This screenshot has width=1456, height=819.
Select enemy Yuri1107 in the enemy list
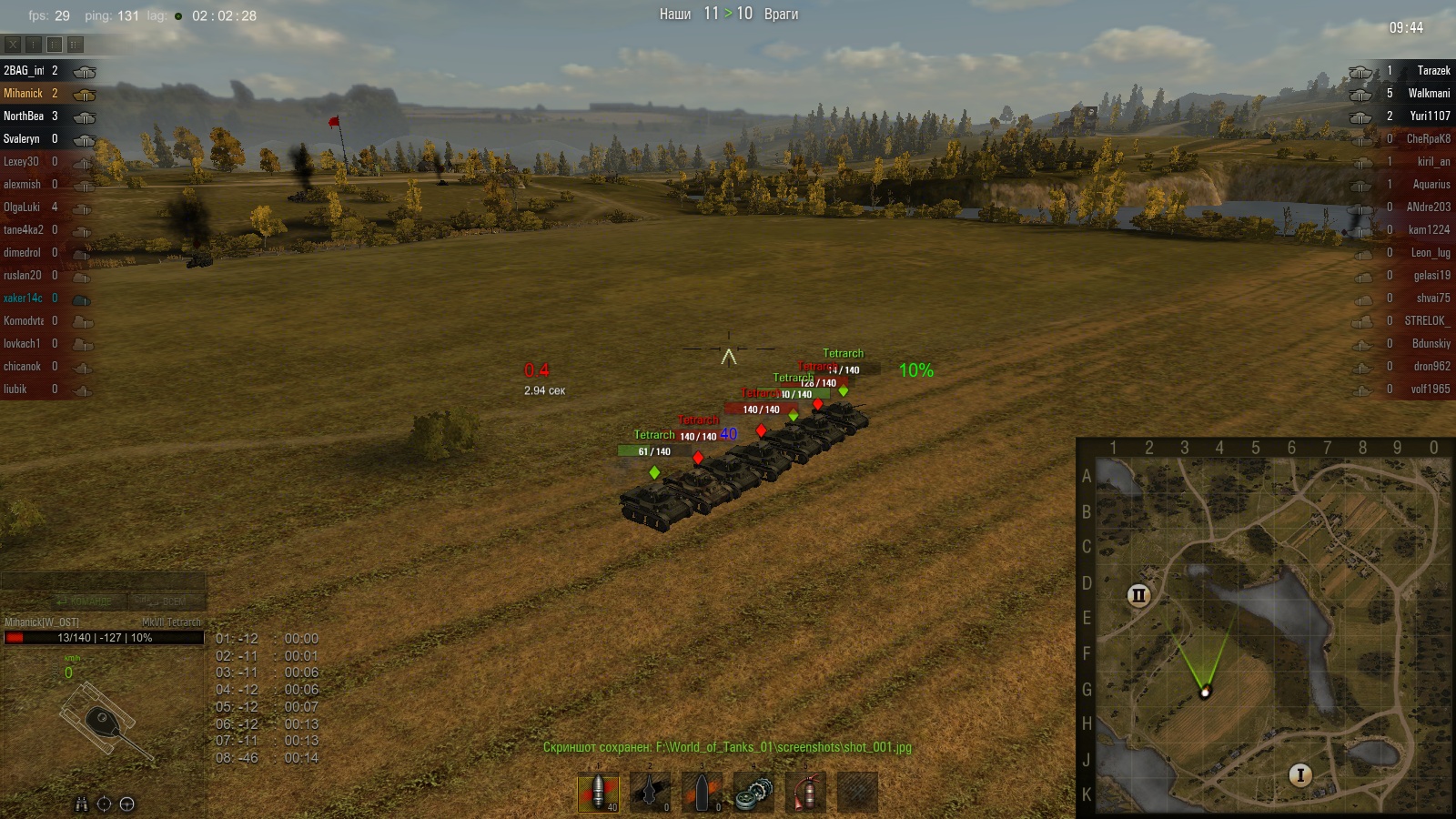point(1430,116)
